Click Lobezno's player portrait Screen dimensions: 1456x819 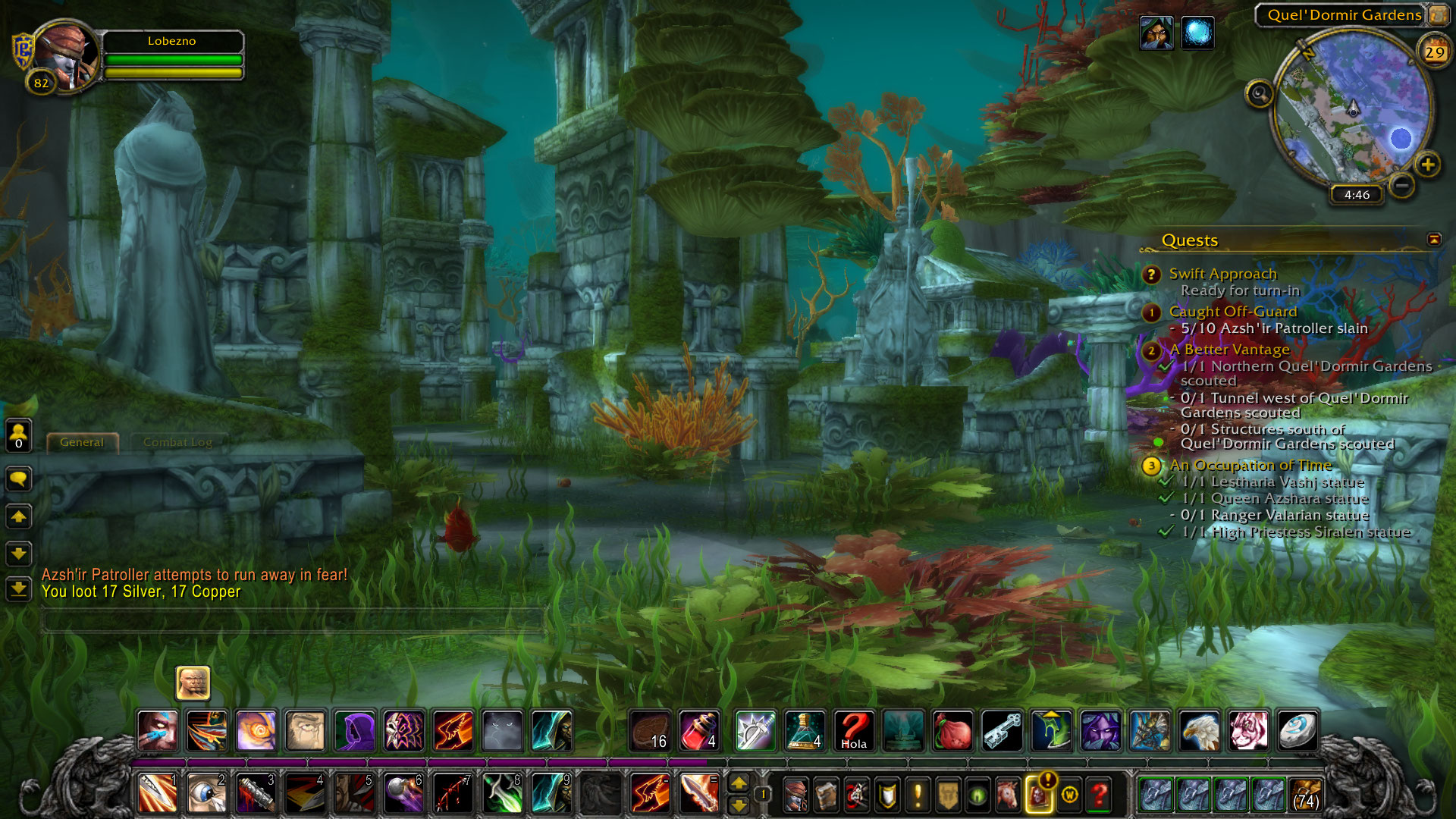67,55
